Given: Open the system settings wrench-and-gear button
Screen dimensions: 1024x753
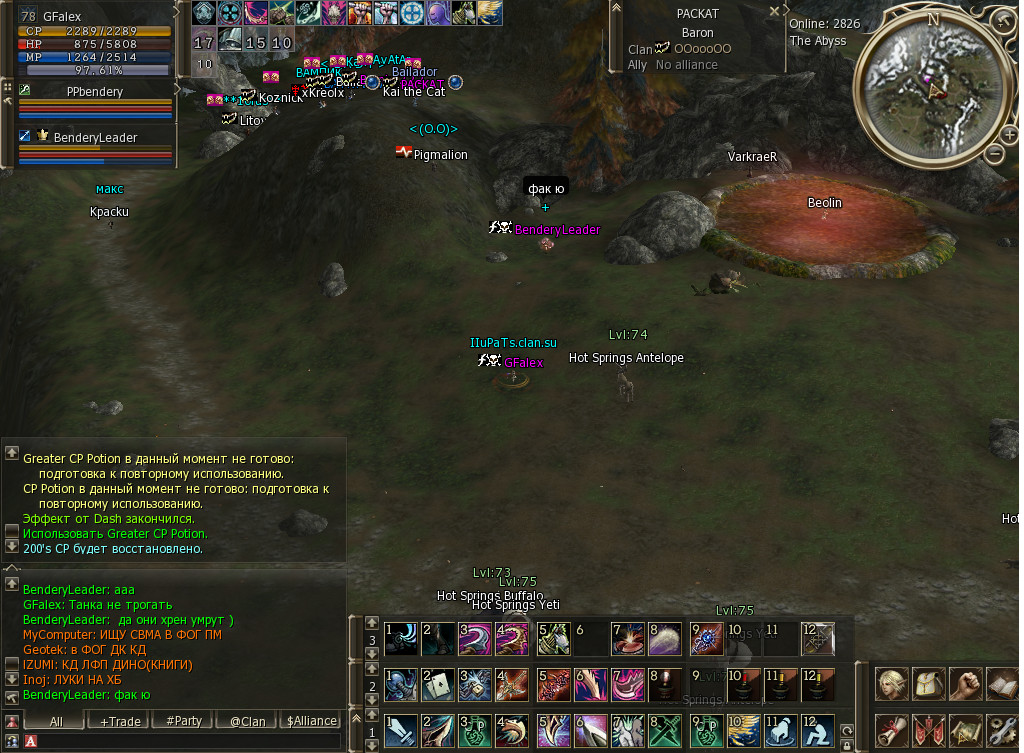Looking at the screenshot, I should click(1002, 731).
